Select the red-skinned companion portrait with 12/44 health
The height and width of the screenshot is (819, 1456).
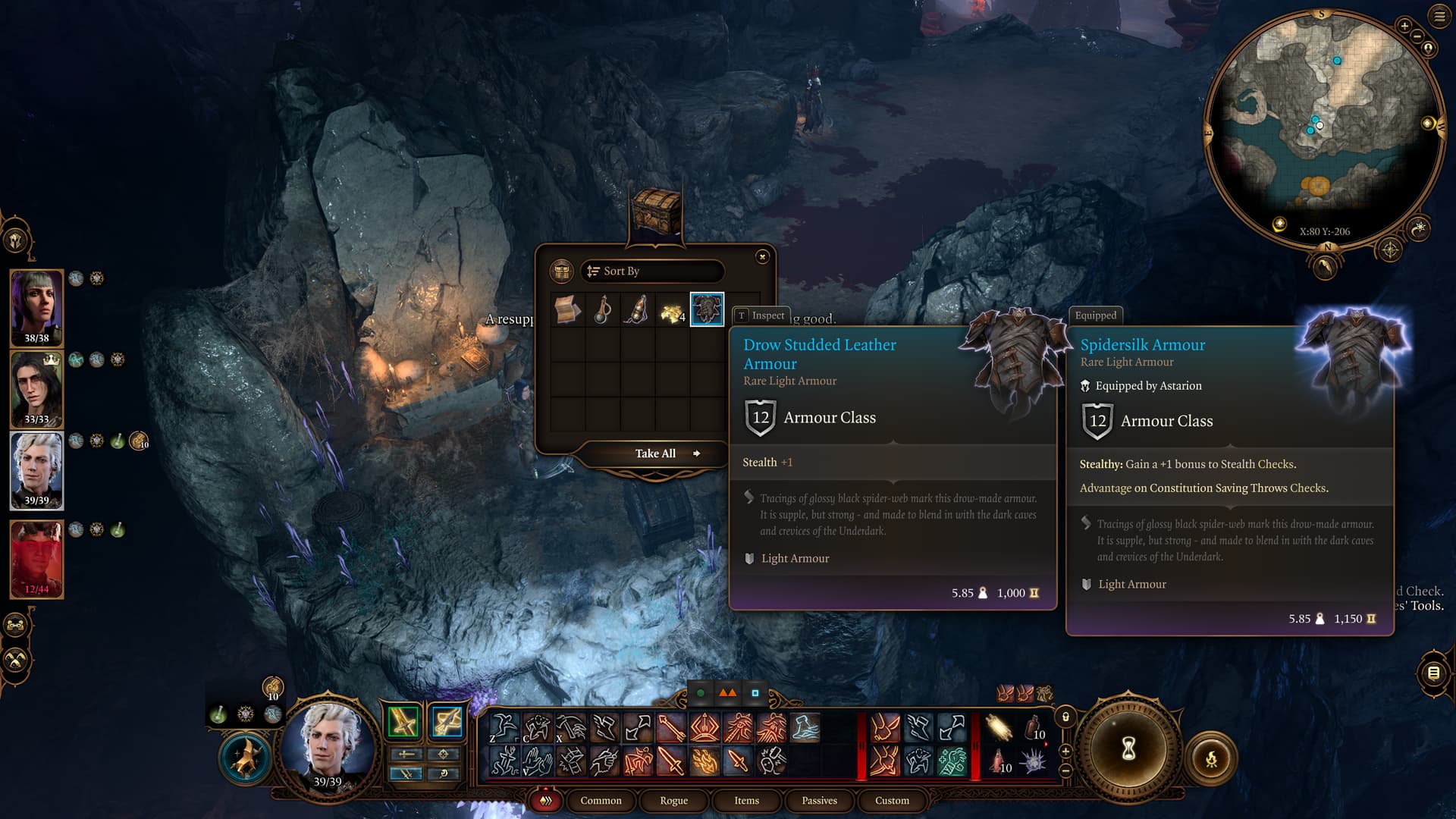click(x=36, y=557)
